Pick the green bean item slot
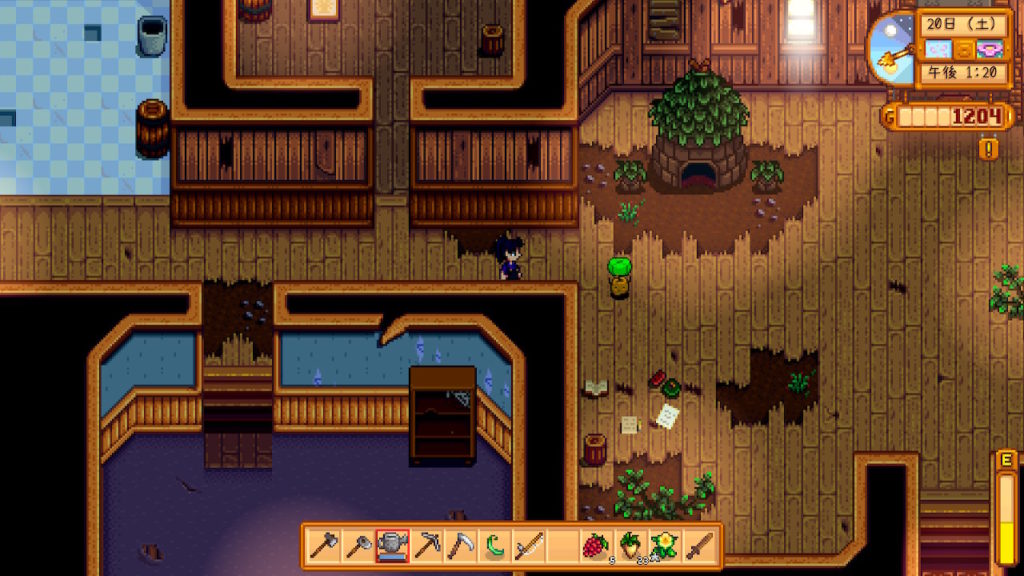 (494, 546)
